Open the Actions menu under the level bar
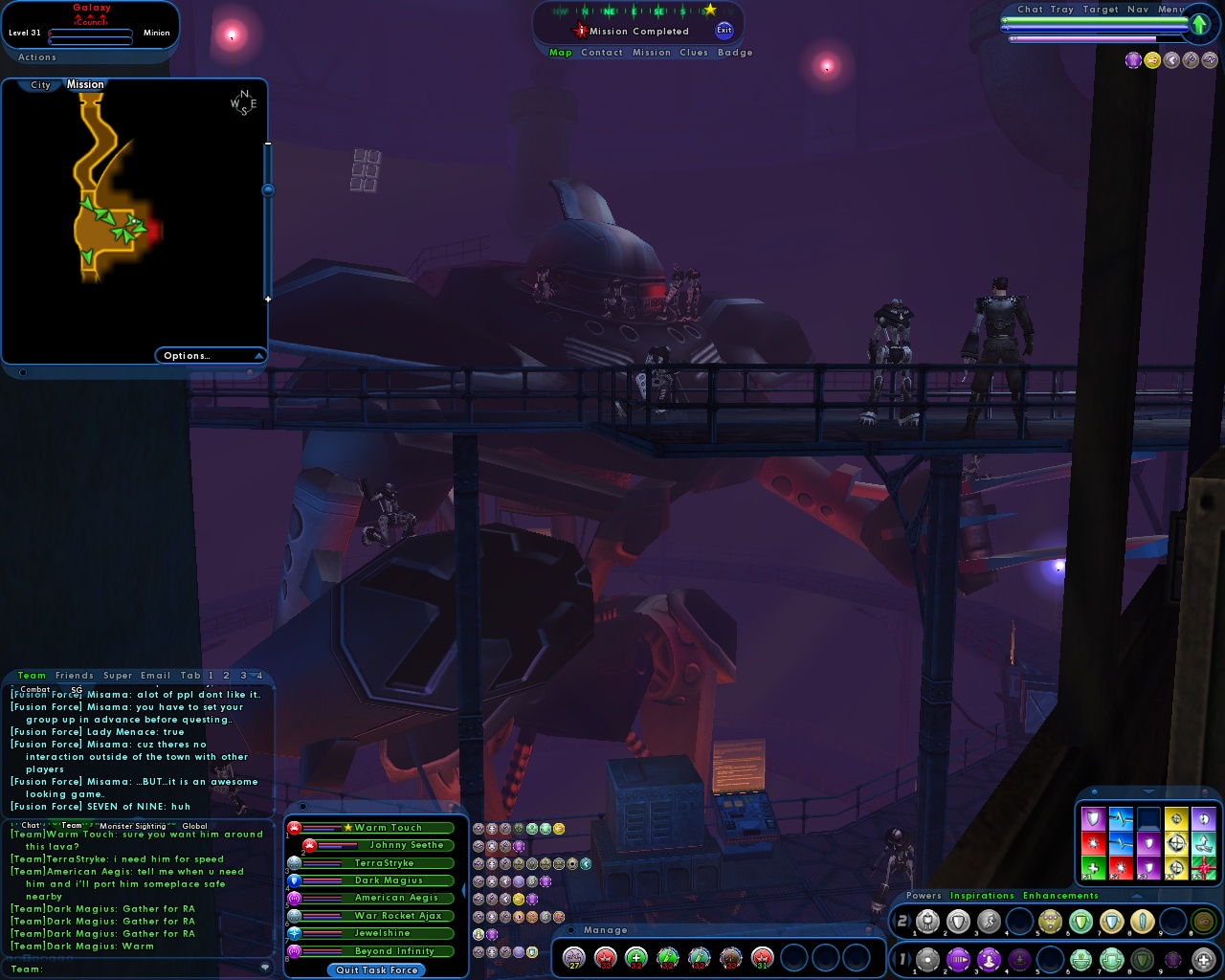1225x980 pixels. coord(37,57)
